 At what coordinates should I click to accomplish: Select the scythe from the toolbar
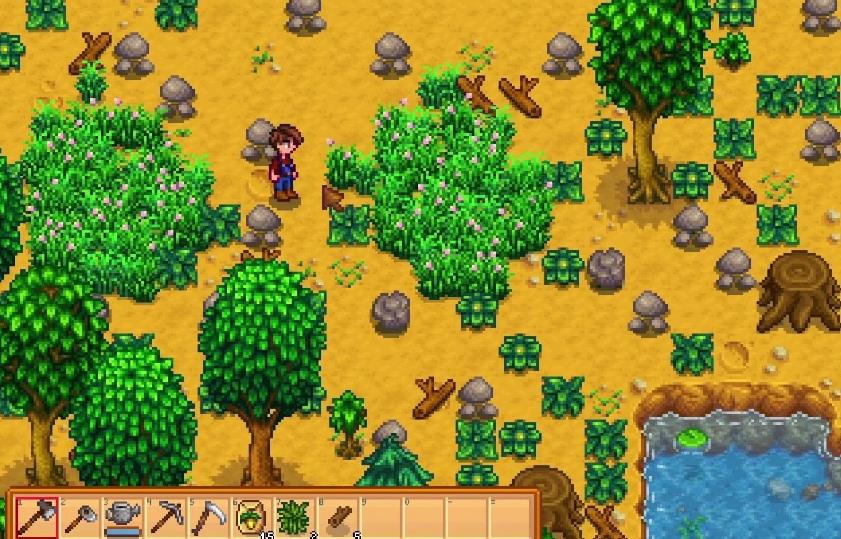click(209, 516)
